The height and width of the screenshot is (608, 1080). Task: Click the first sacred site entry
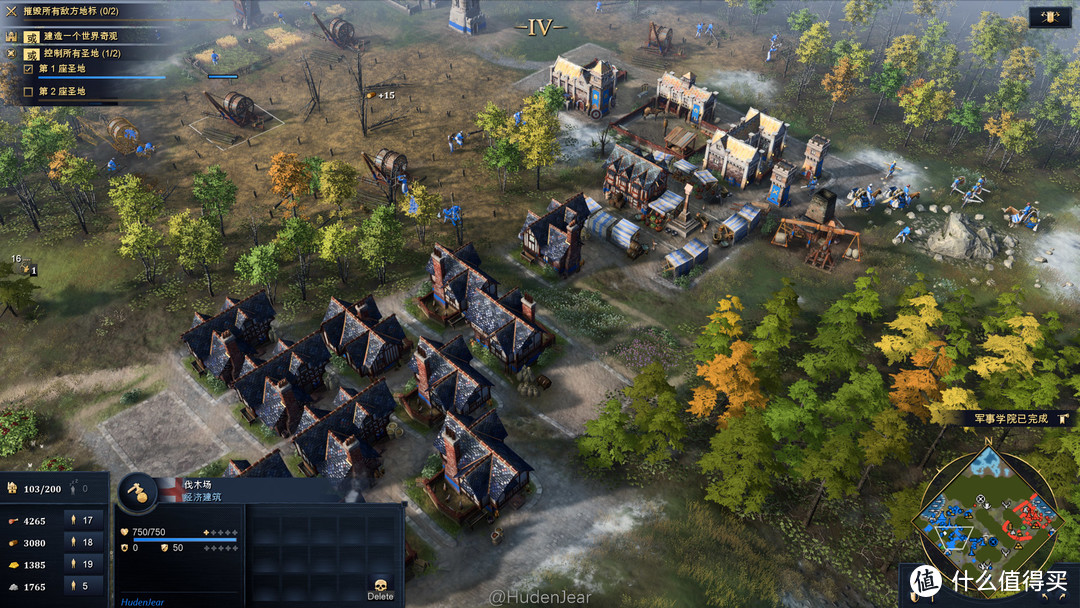[62, 69]
